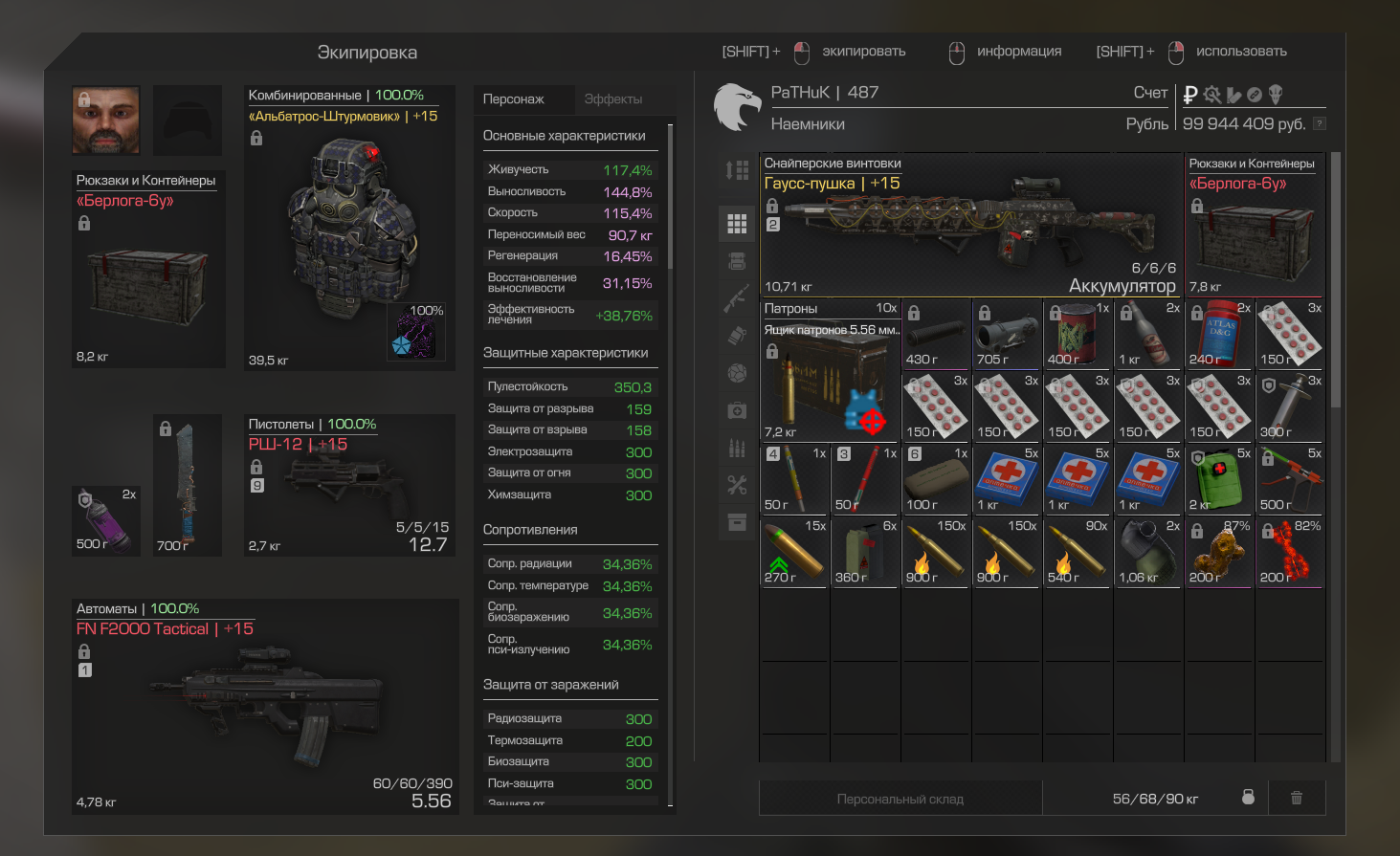
Task: Show all items with grid filter
Action: pyautogui.click(x=737, y=224)
